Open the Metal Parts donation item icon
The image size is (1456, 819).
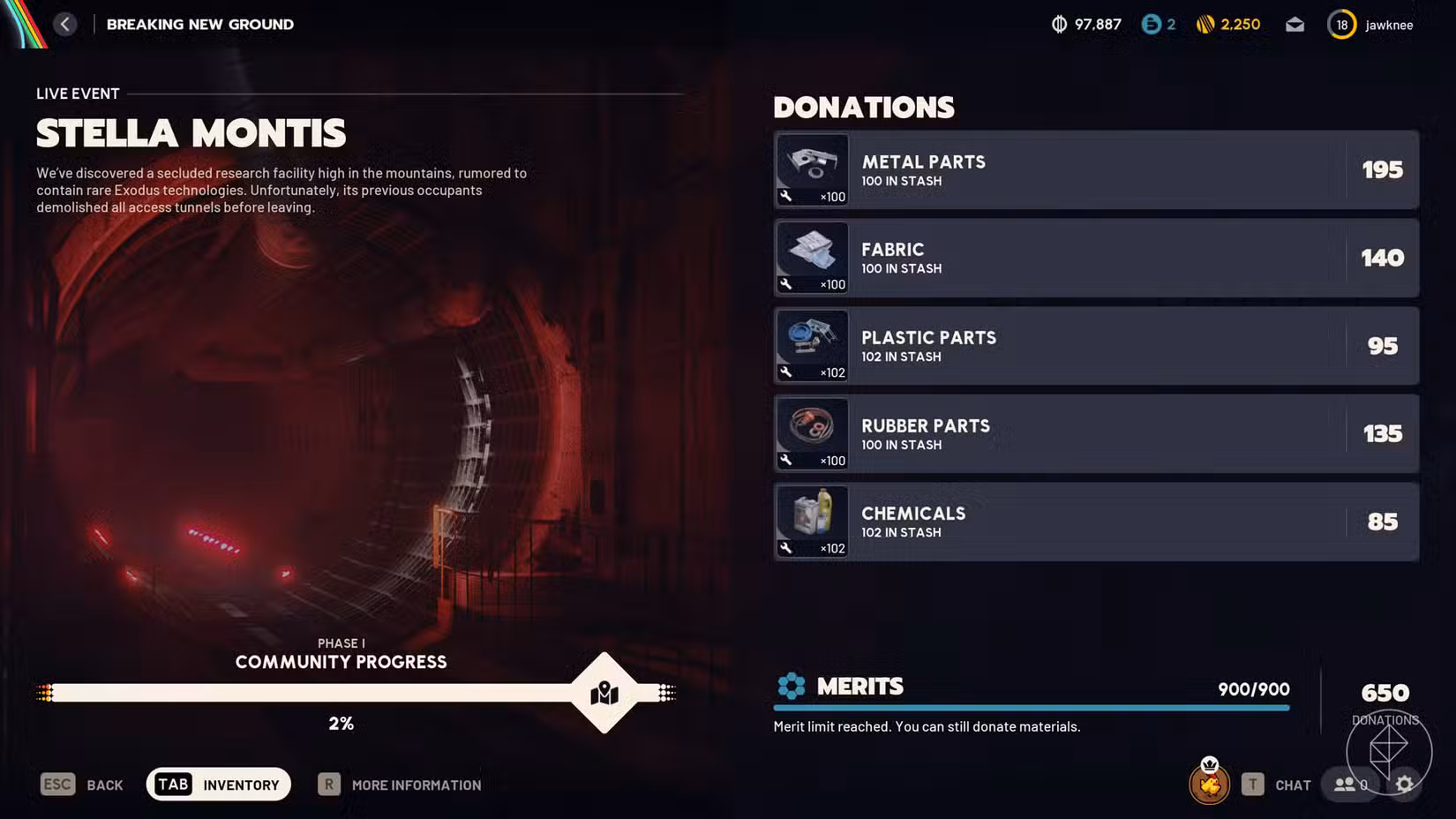click(811, 169)
